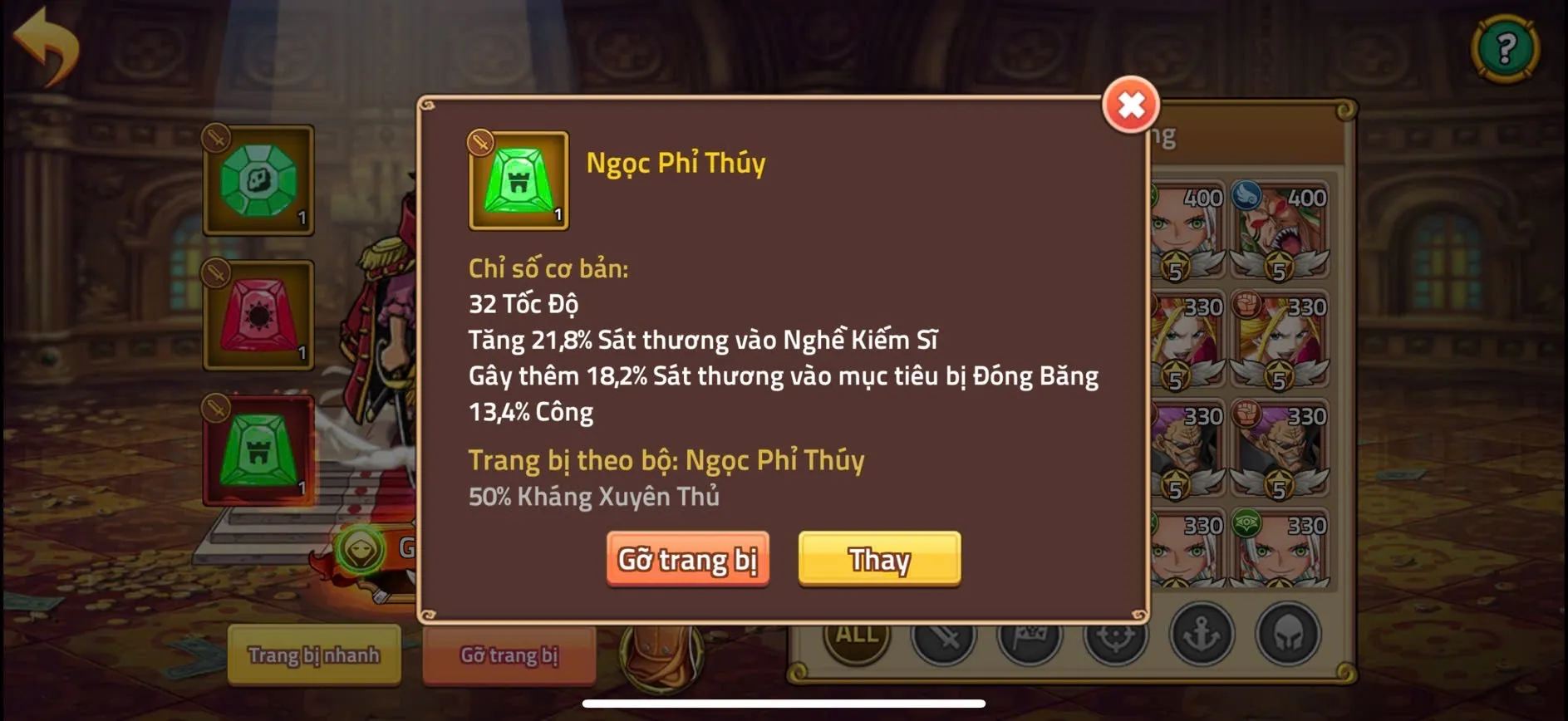1568x721 pixels.
Task: Open the green gem slot on the left
Action: 258,179
